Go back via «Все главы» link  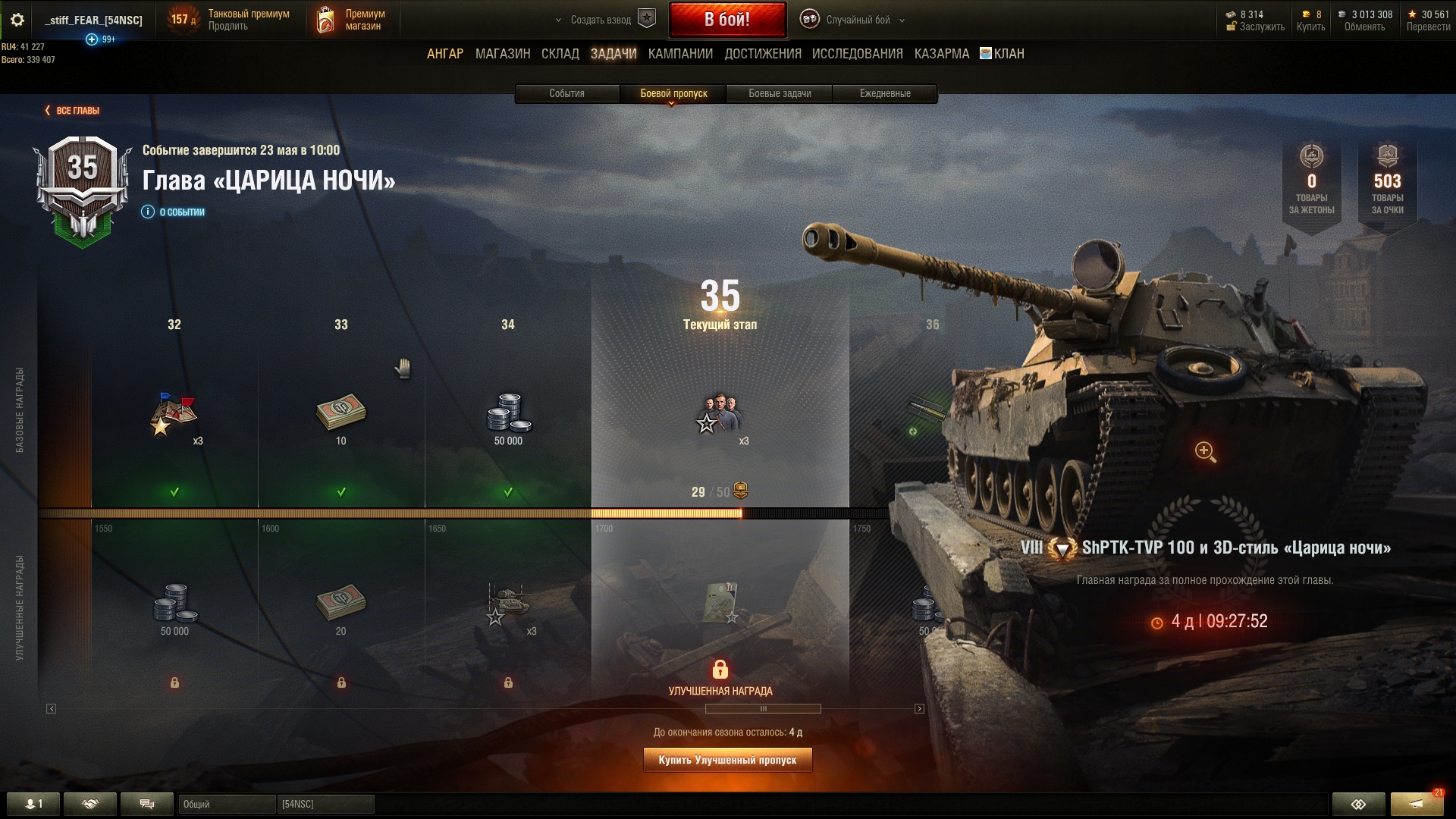pyautogui.click(x=73, y=111)
